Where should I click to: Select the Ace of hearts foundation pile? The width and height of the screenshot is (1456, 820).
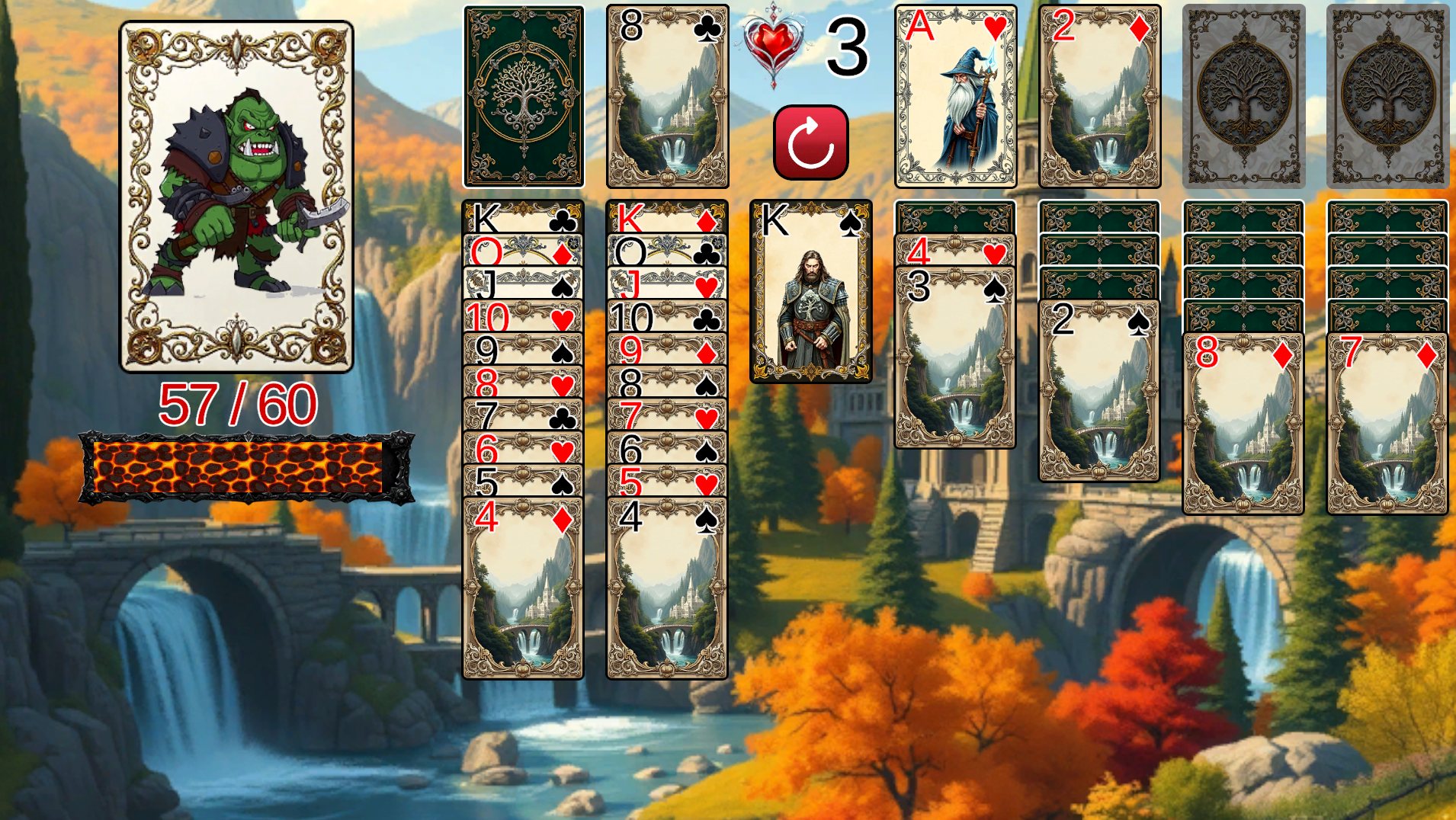coord(955,96)
